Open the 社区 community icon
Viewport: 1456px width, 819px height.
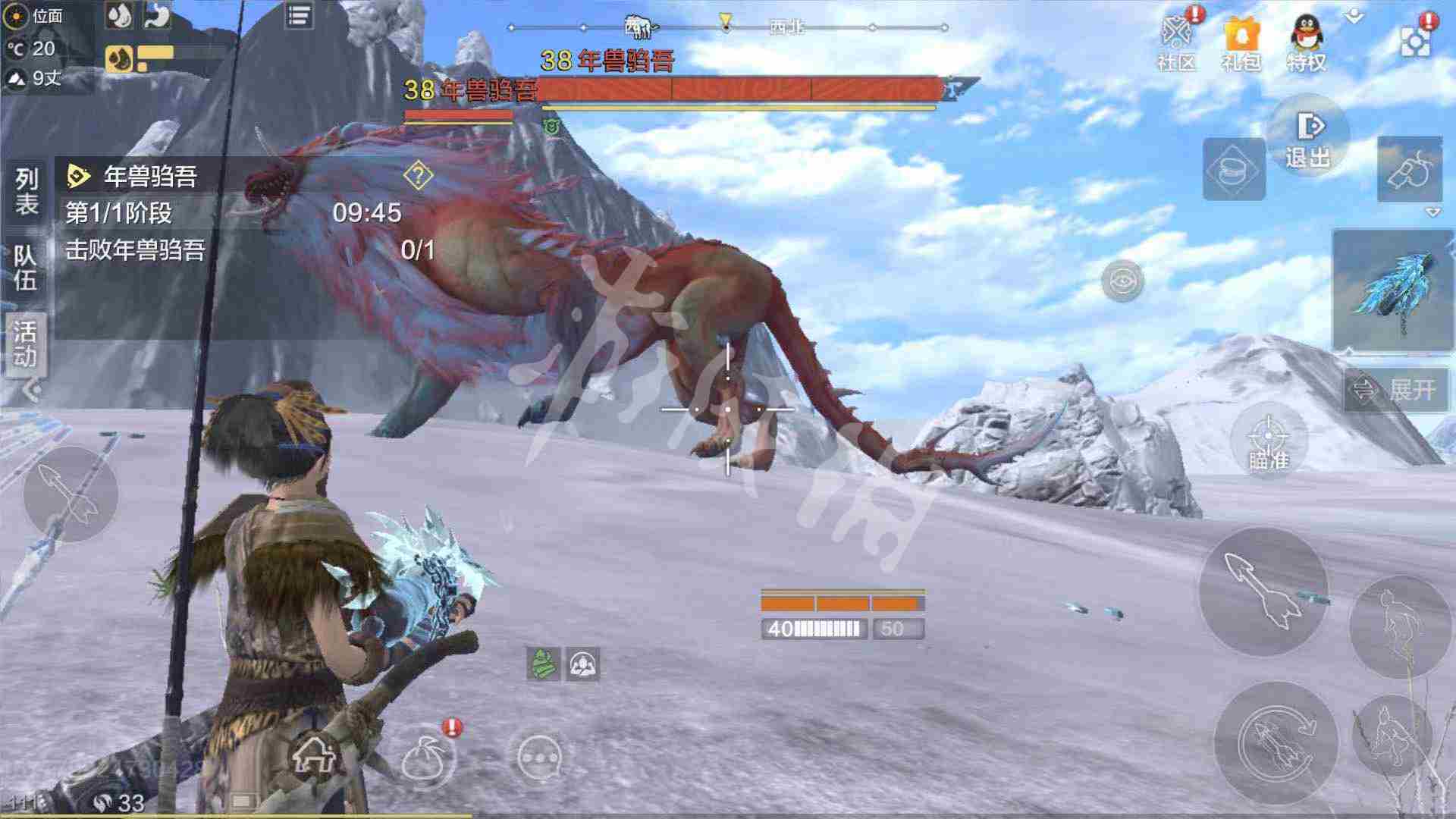[x=1176, y=42]
